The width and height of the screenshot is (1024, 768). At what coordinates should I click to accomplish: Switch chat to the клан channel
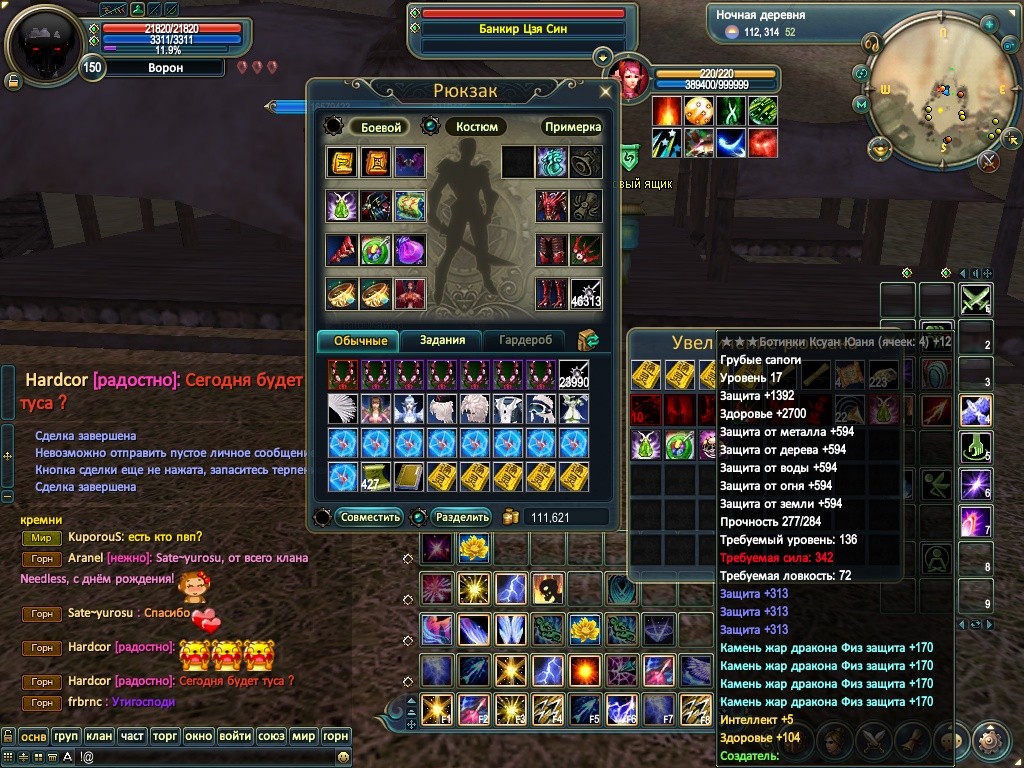coord(98,736)
